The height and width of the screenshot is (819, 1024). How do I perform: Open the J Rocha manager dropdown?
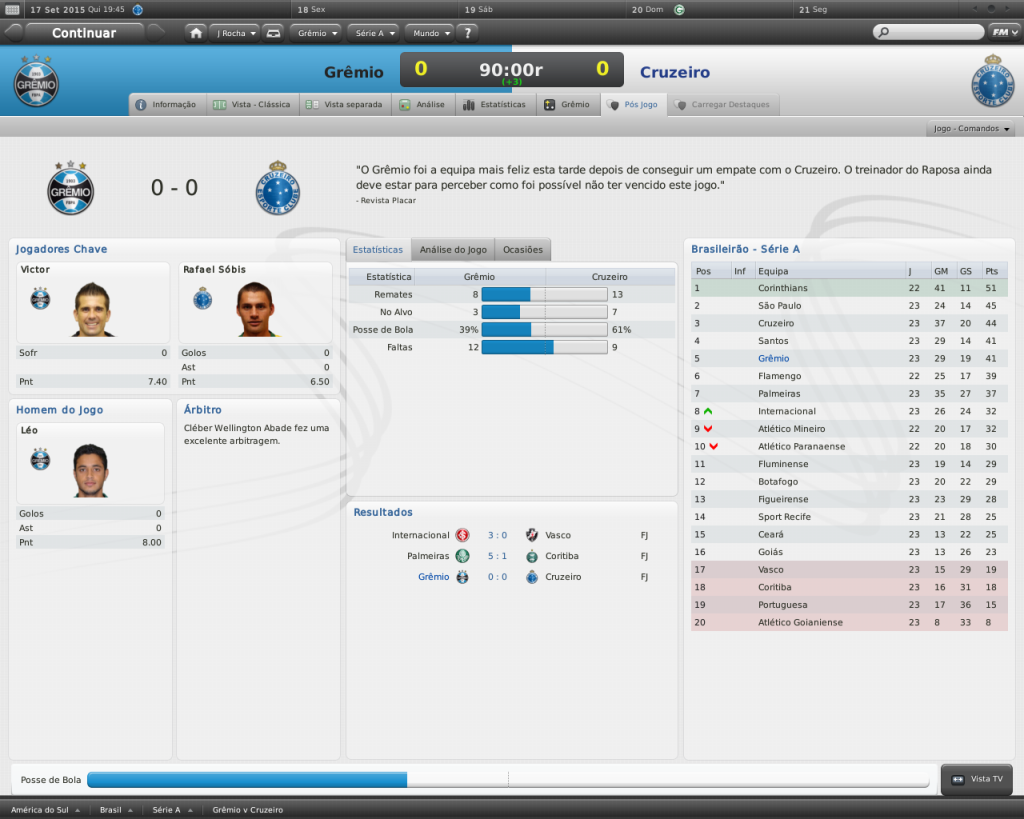(235, 33)
